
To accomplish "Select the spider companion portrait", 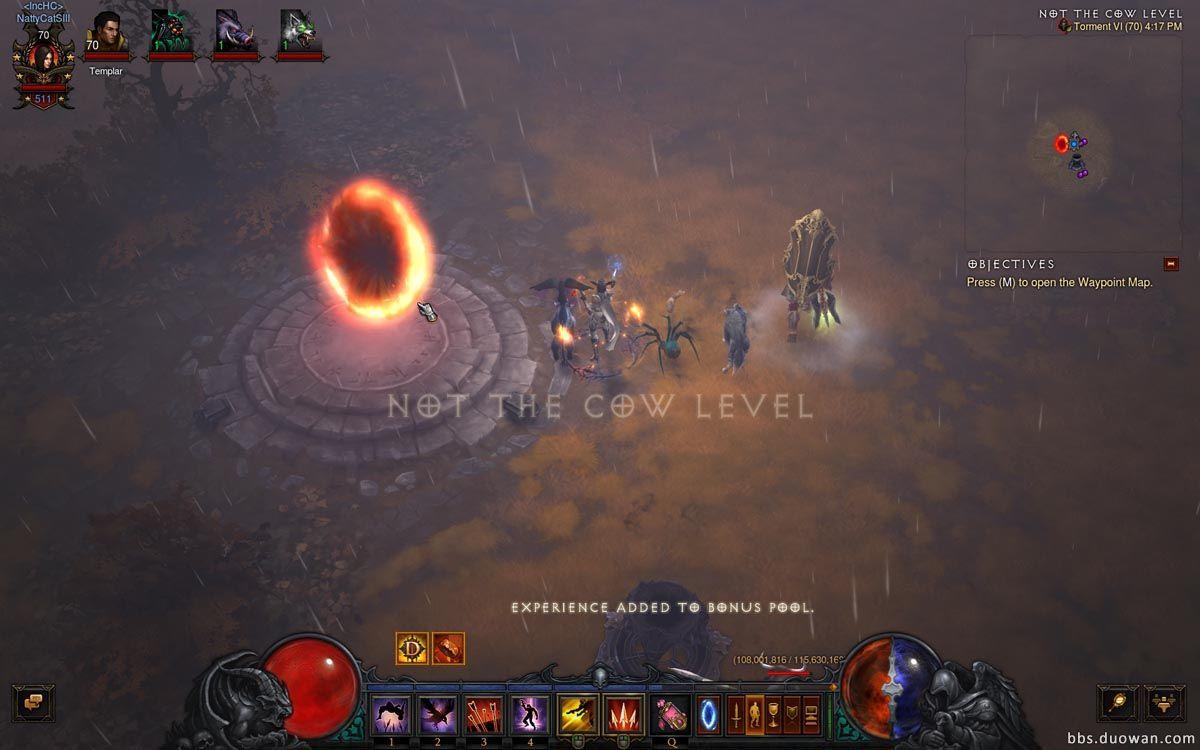I will pos(170,34).
